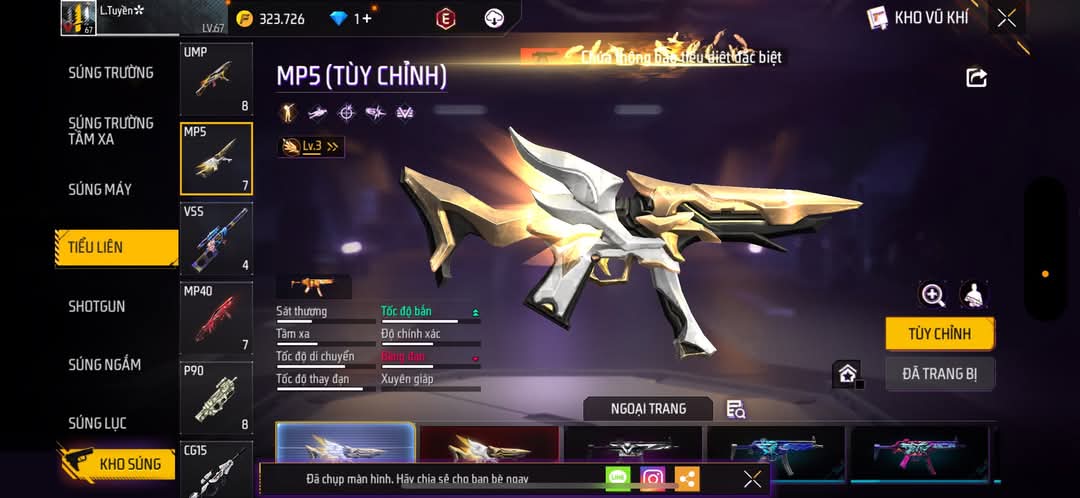Dismiss the screenshot share notification
Viewport: 1080px width, 498px height.
point(752,479)
